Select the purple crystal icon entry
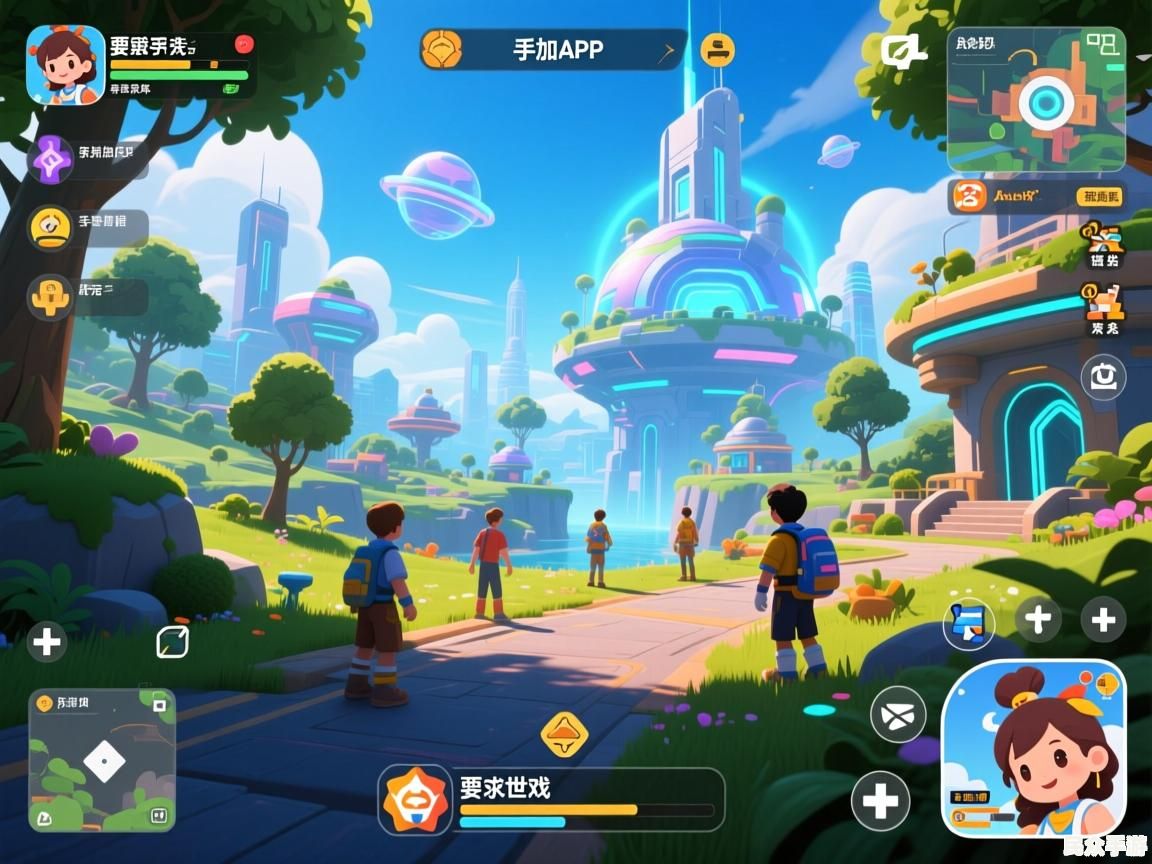 (x=49, y=158)
